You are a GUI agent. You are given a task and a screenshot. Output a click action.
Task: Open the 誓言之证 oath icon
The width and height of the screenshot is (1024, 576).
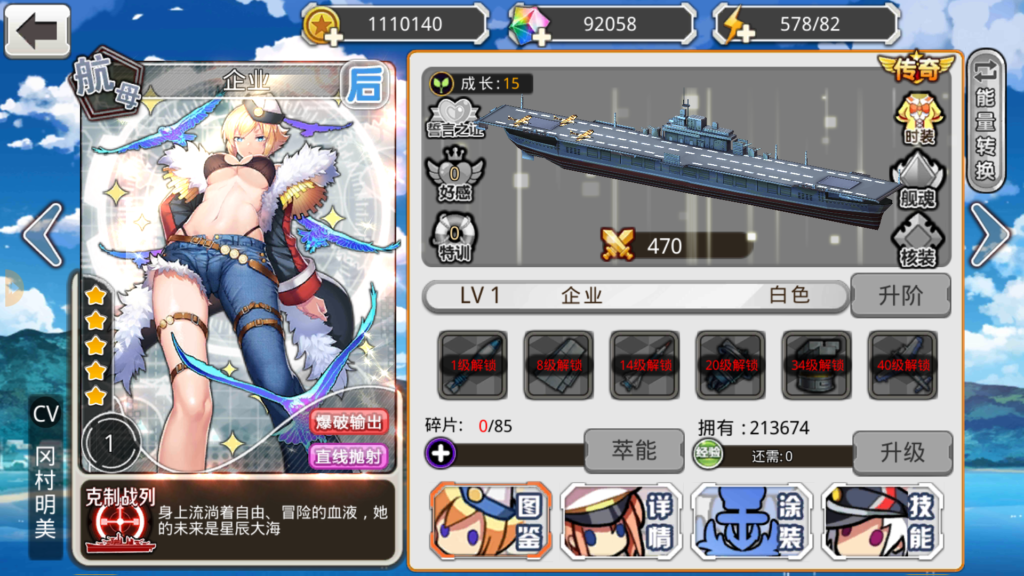[x=455, y=117]
